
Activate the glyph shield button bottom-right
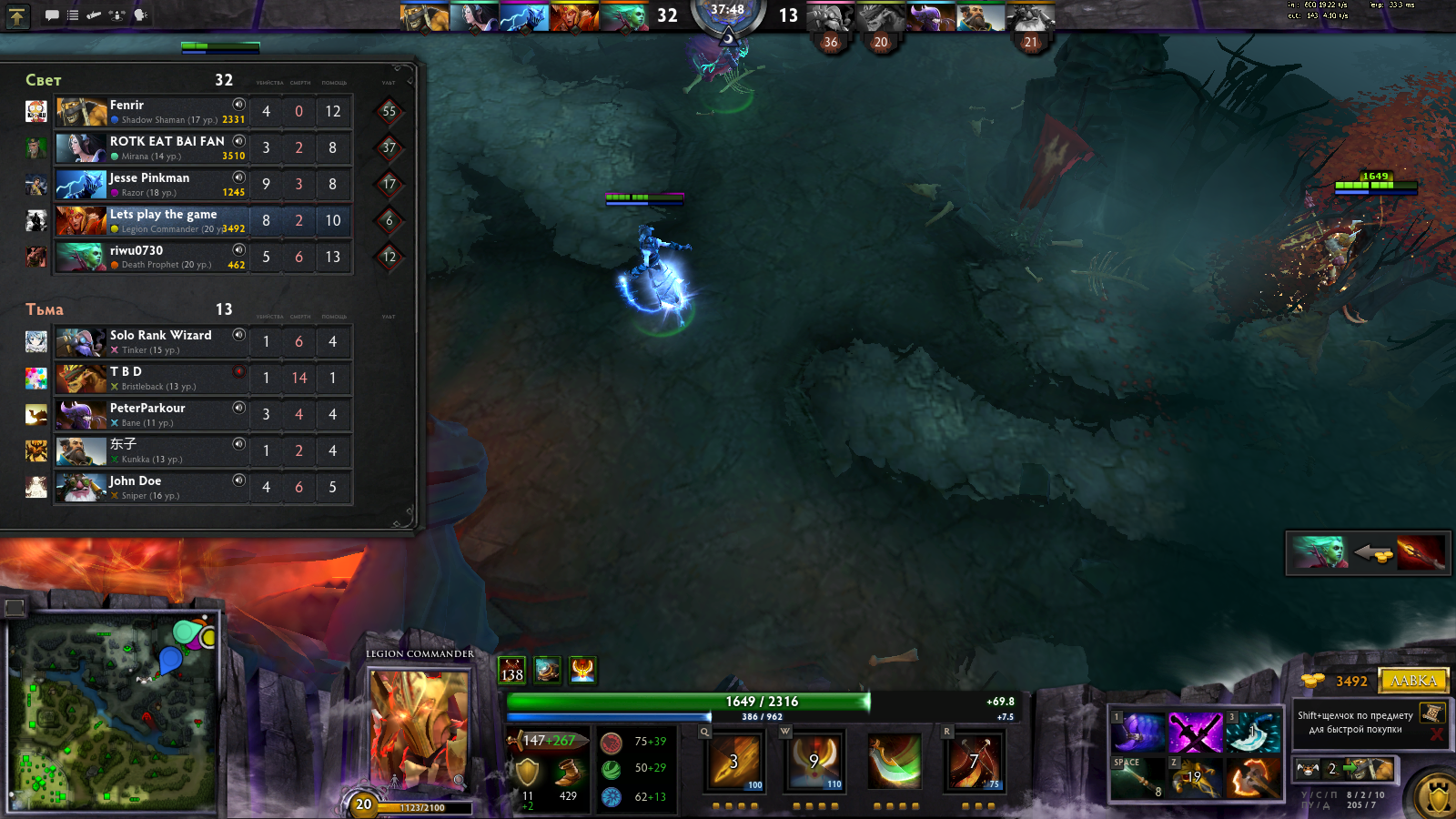click(x=1438, y=797)
